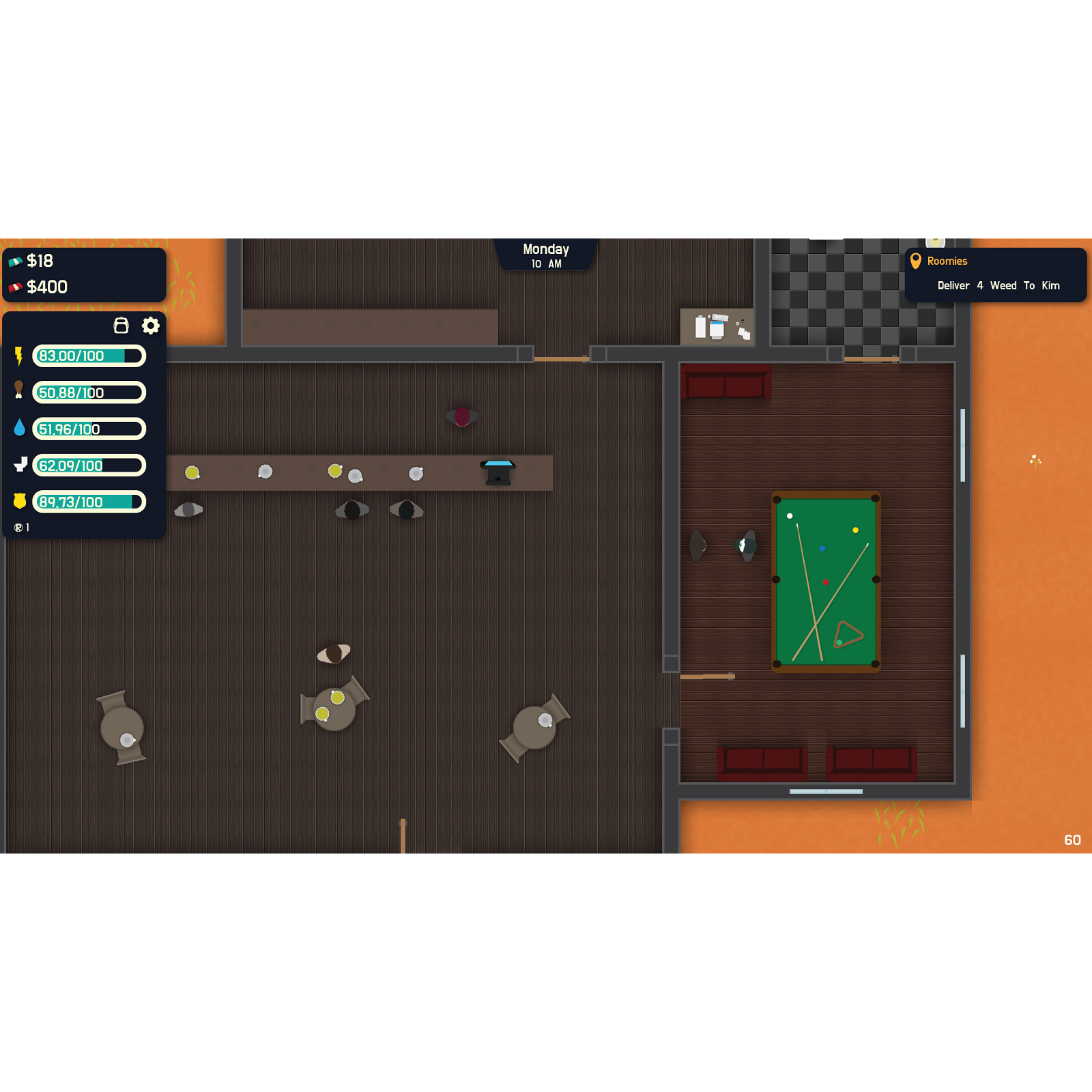Click the water droplet thirst icon
The height and width of the screenshot is (1092, 1092).
20,429
